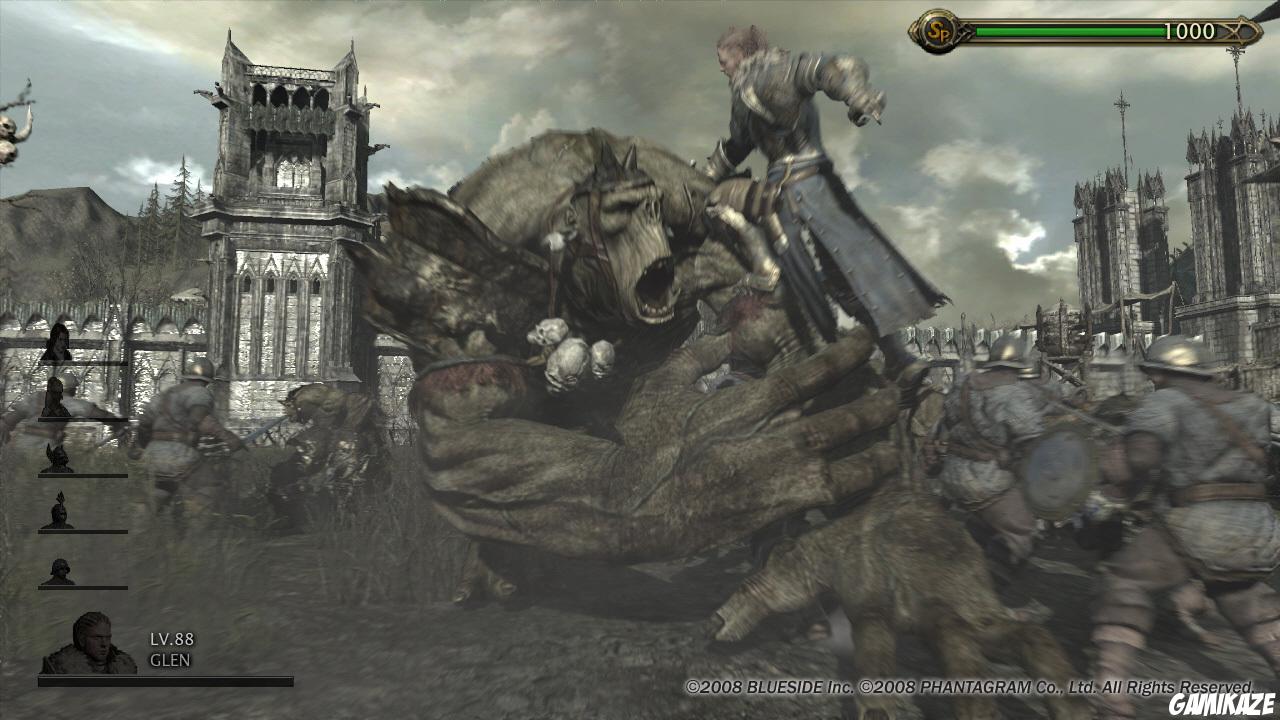
Task: Select the female soldier portrait icon
Action: coord(57,345)
